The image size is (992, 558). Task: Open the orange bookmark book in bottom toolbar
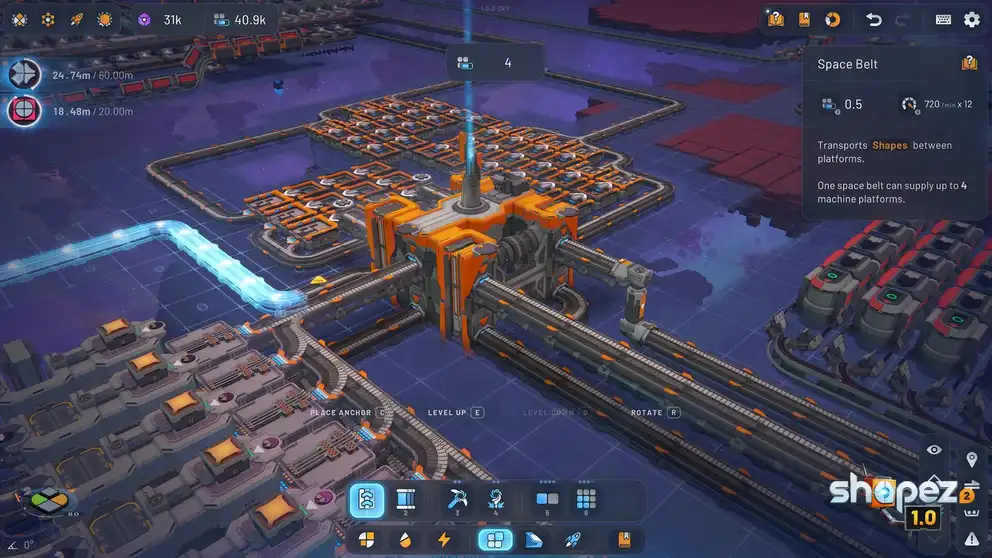click(x=624, y=540)
